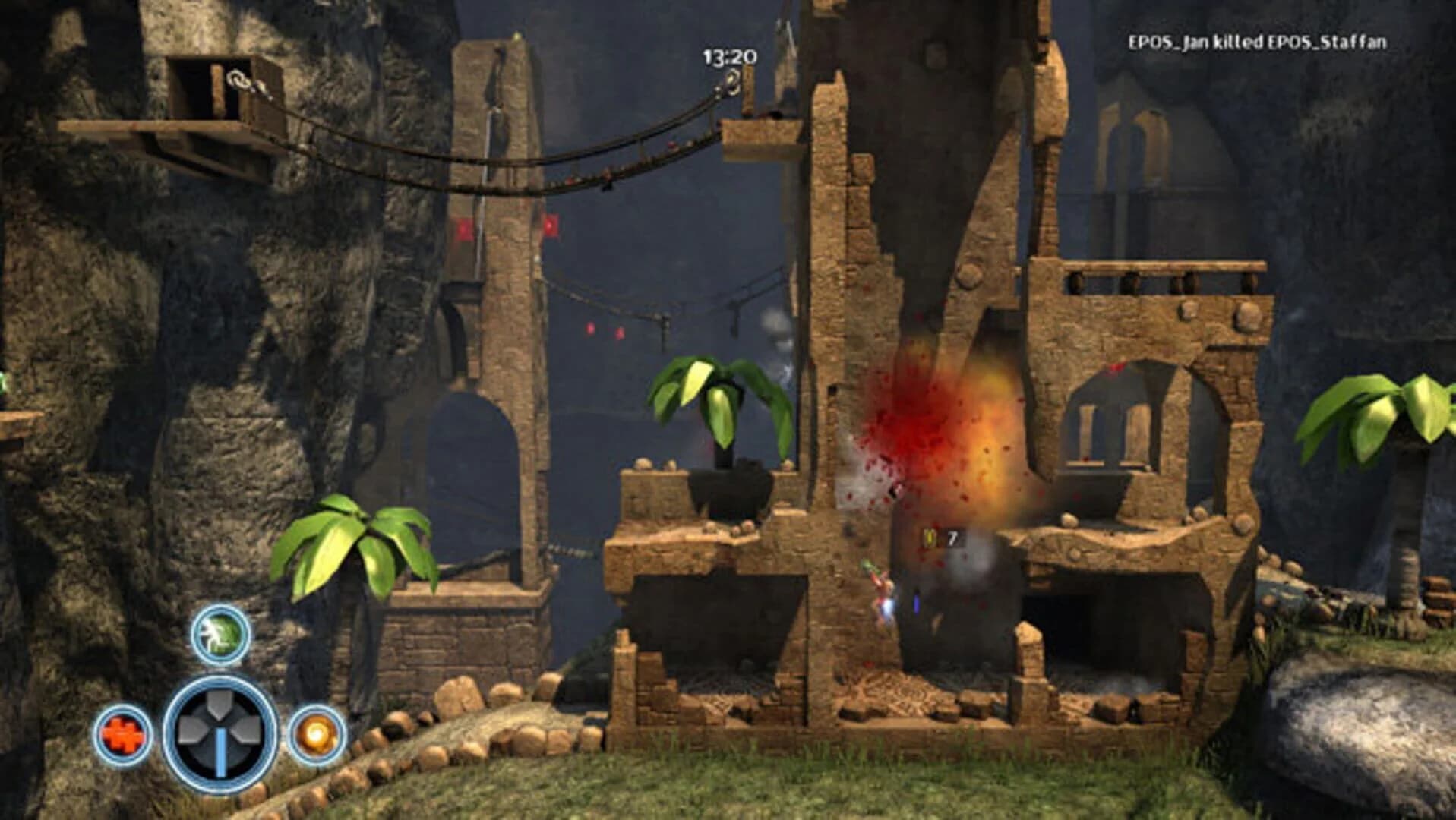Click the coin icon beside the score 7
Screen dimensions: 1456x820
(x=930, y=538)
